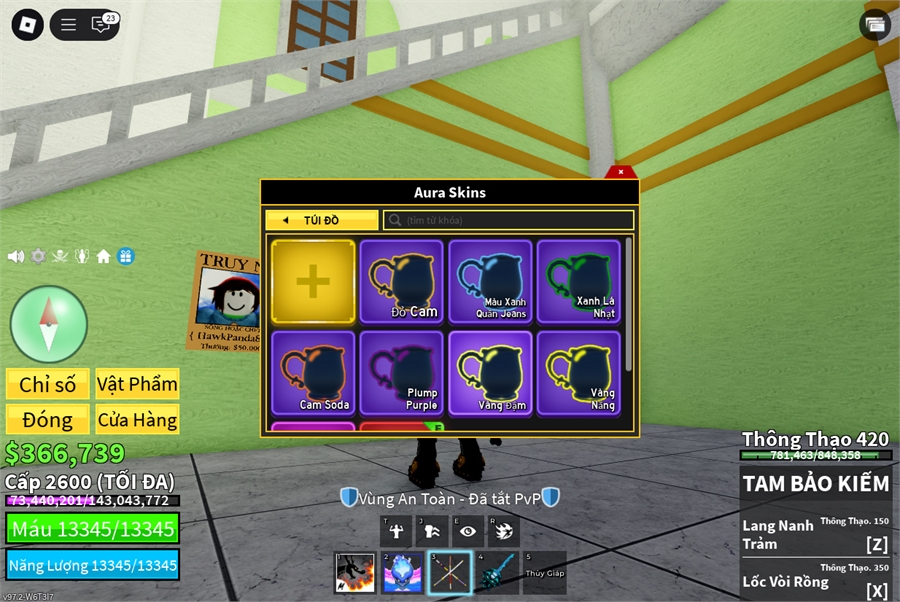Select the Thủy Giáp hotbar slot
Image resolution: width=900 pixels, height=602 pixels.
click(x=545, y=572)
